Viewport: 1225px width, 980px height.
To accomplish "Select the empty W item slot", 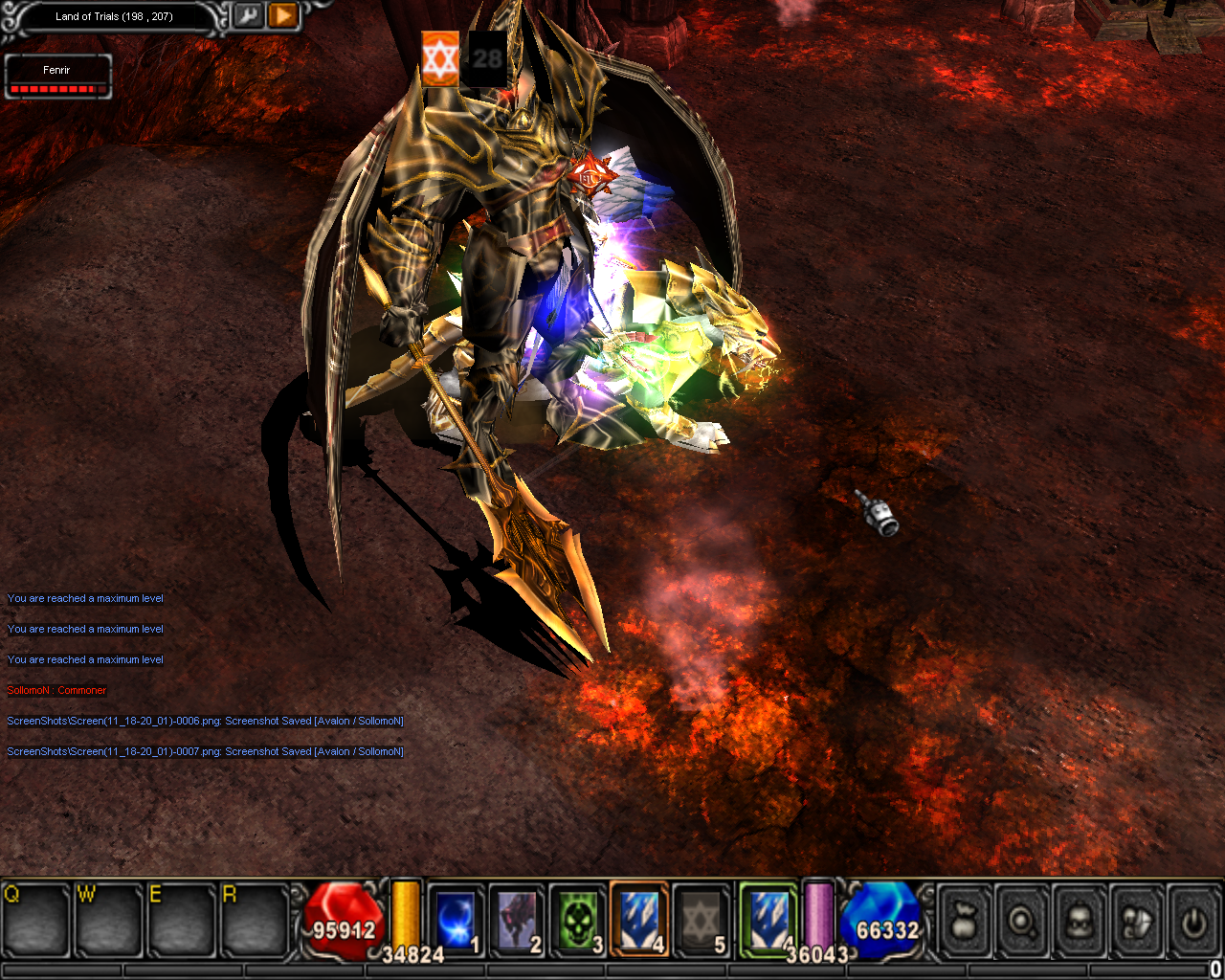I will [109, 921].
